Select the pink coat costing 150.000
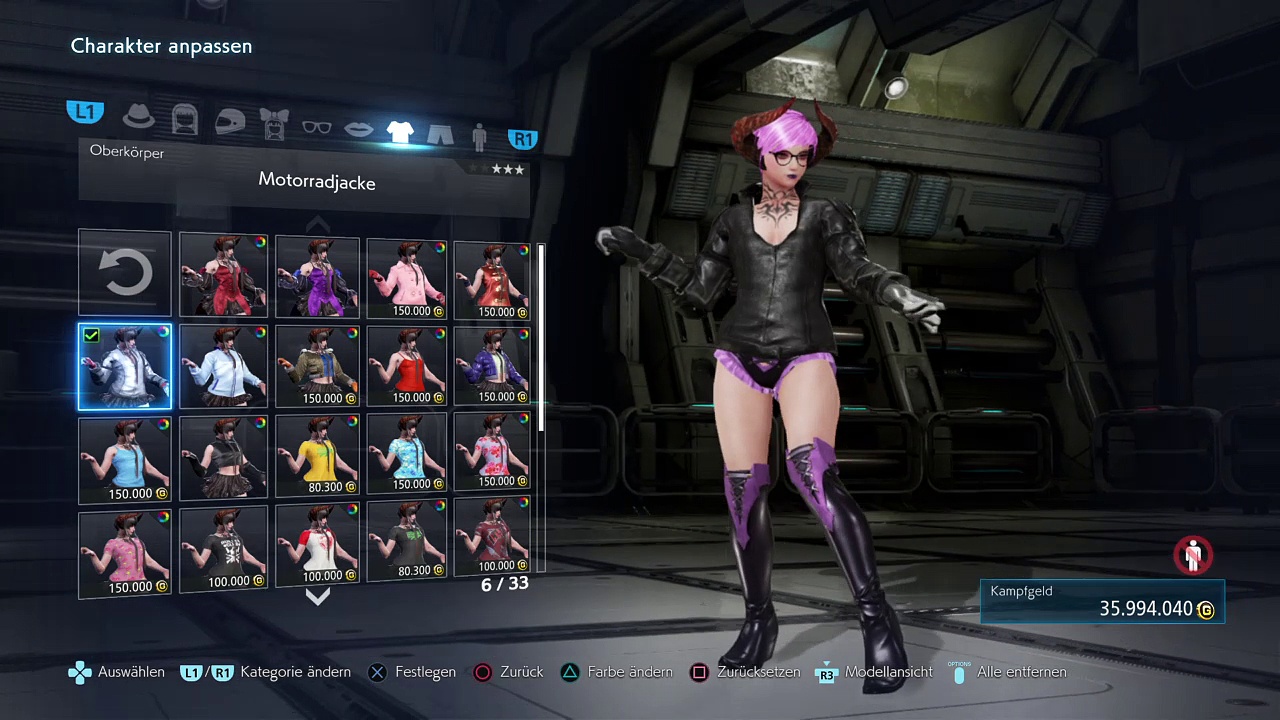Viewport: 1280px width, 720px height. [406, 280]
